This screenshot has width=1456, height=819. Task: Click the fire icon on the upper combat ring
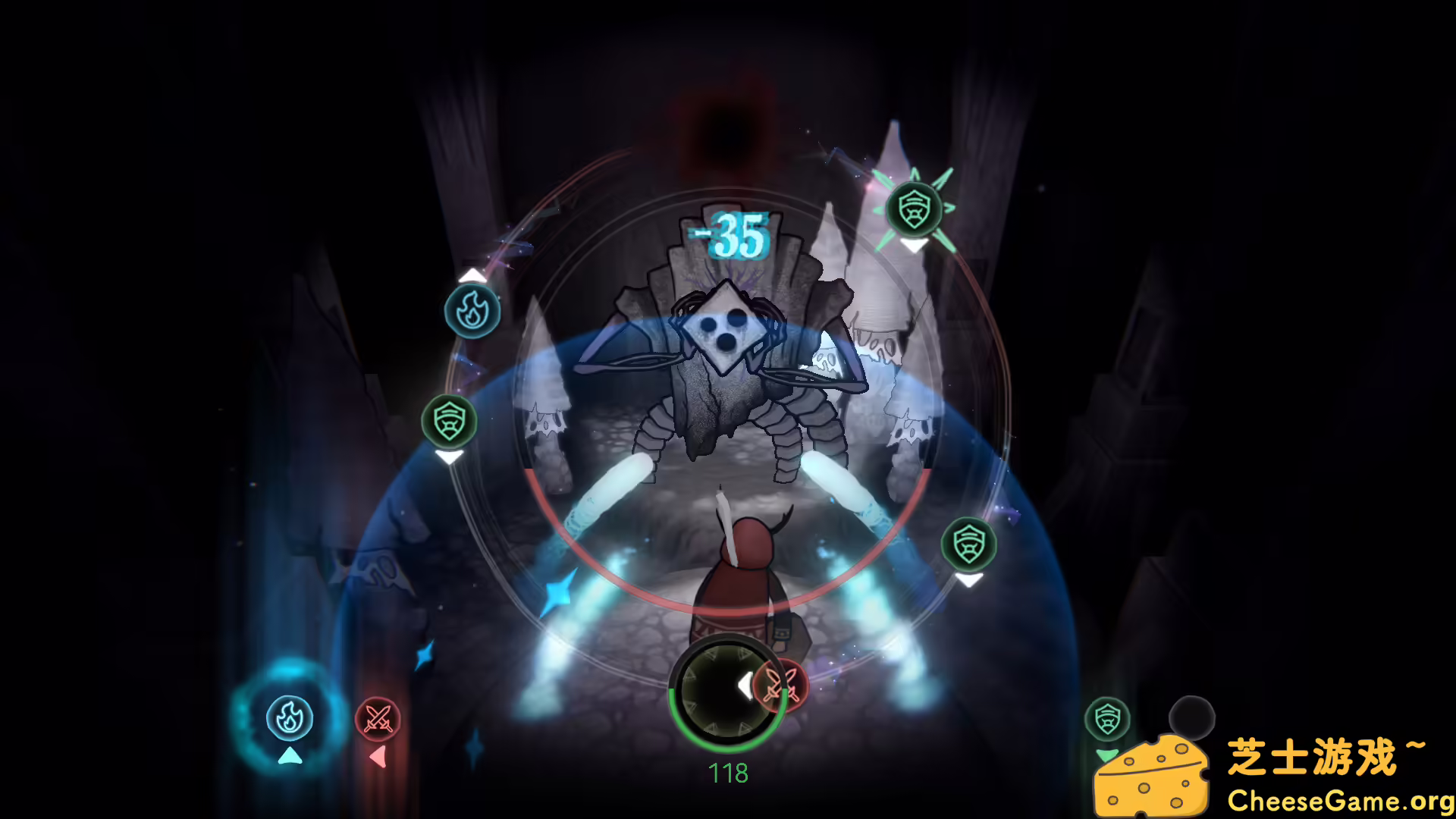[x=470, y=312]
